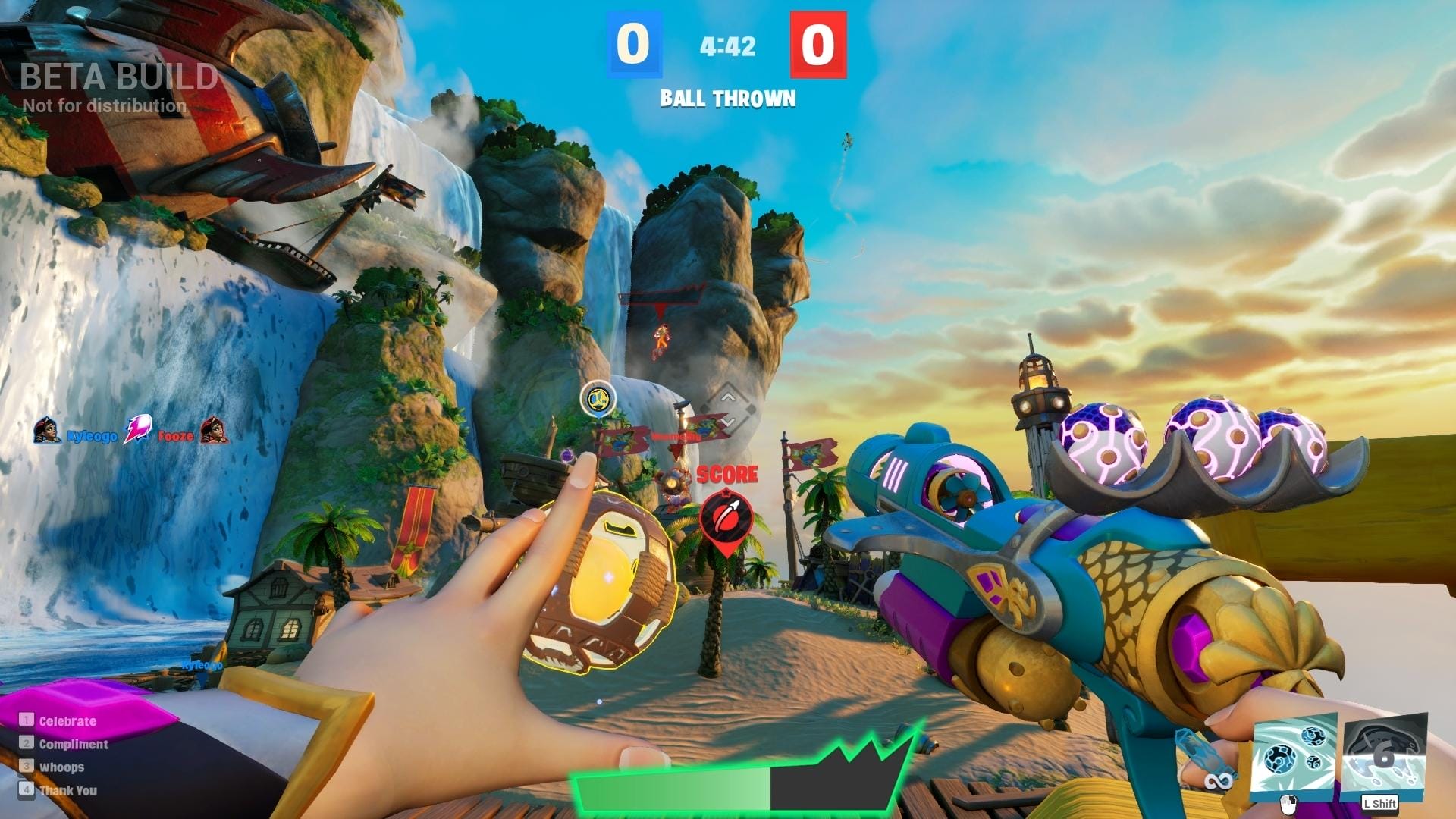Click the pink rocket knockout icon in kill feed

click(x=137, y=430)
